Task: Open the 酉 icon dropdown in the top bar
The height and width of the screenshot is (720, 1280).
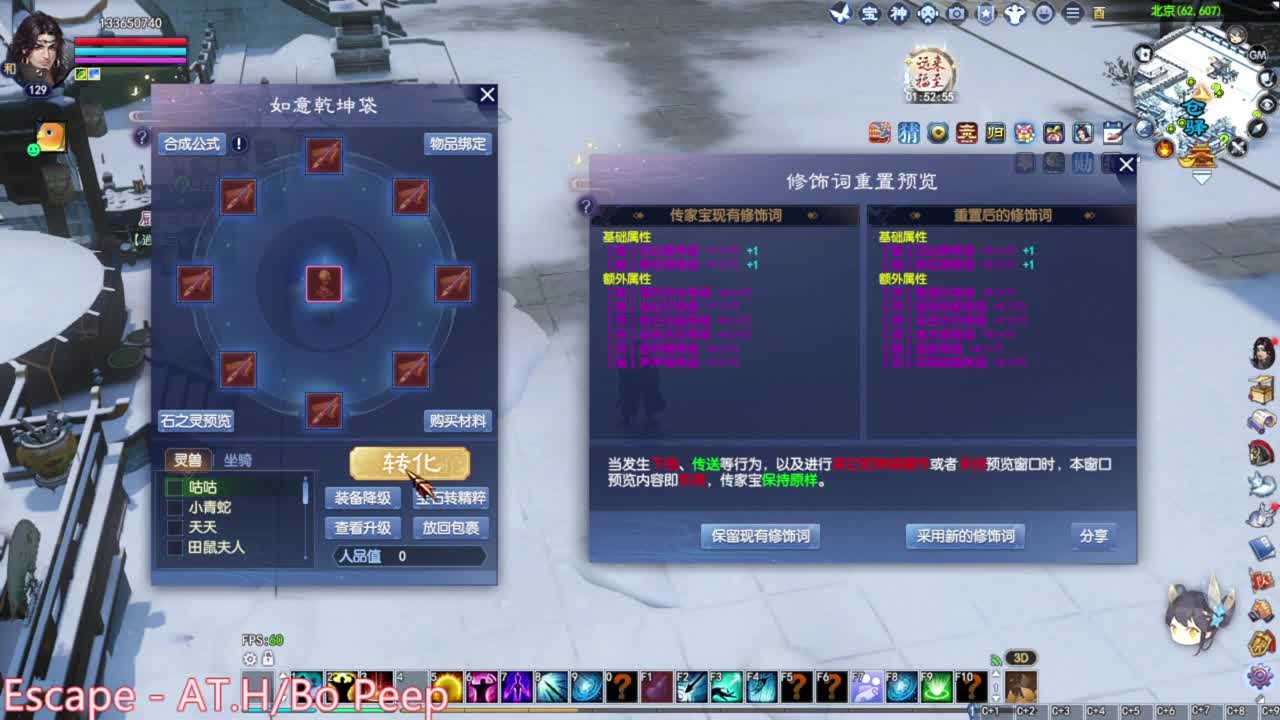Action: click(1098, 13)
